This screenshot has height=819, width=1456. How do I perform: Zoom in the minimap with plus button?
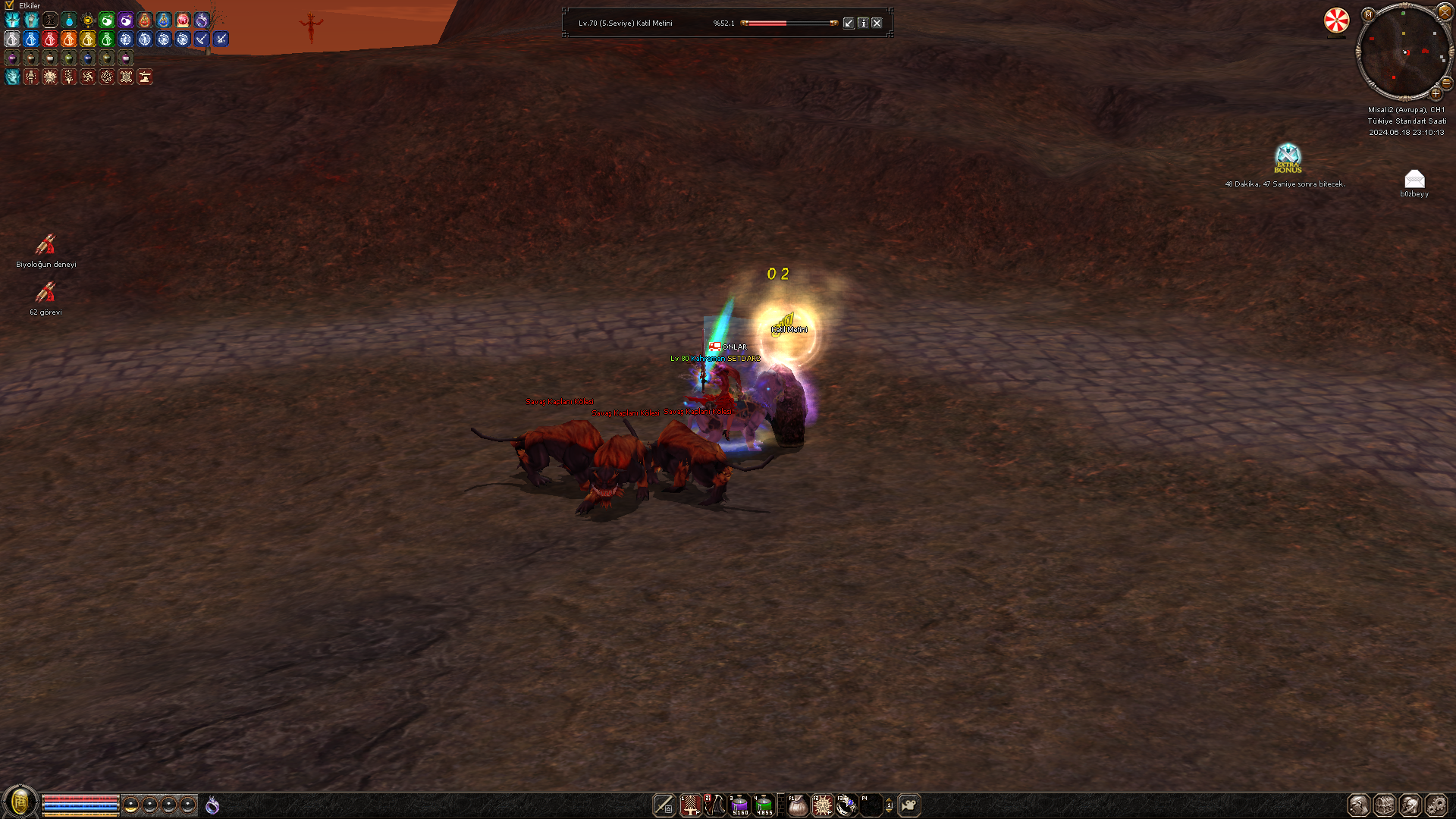[x=1436, y=93]
